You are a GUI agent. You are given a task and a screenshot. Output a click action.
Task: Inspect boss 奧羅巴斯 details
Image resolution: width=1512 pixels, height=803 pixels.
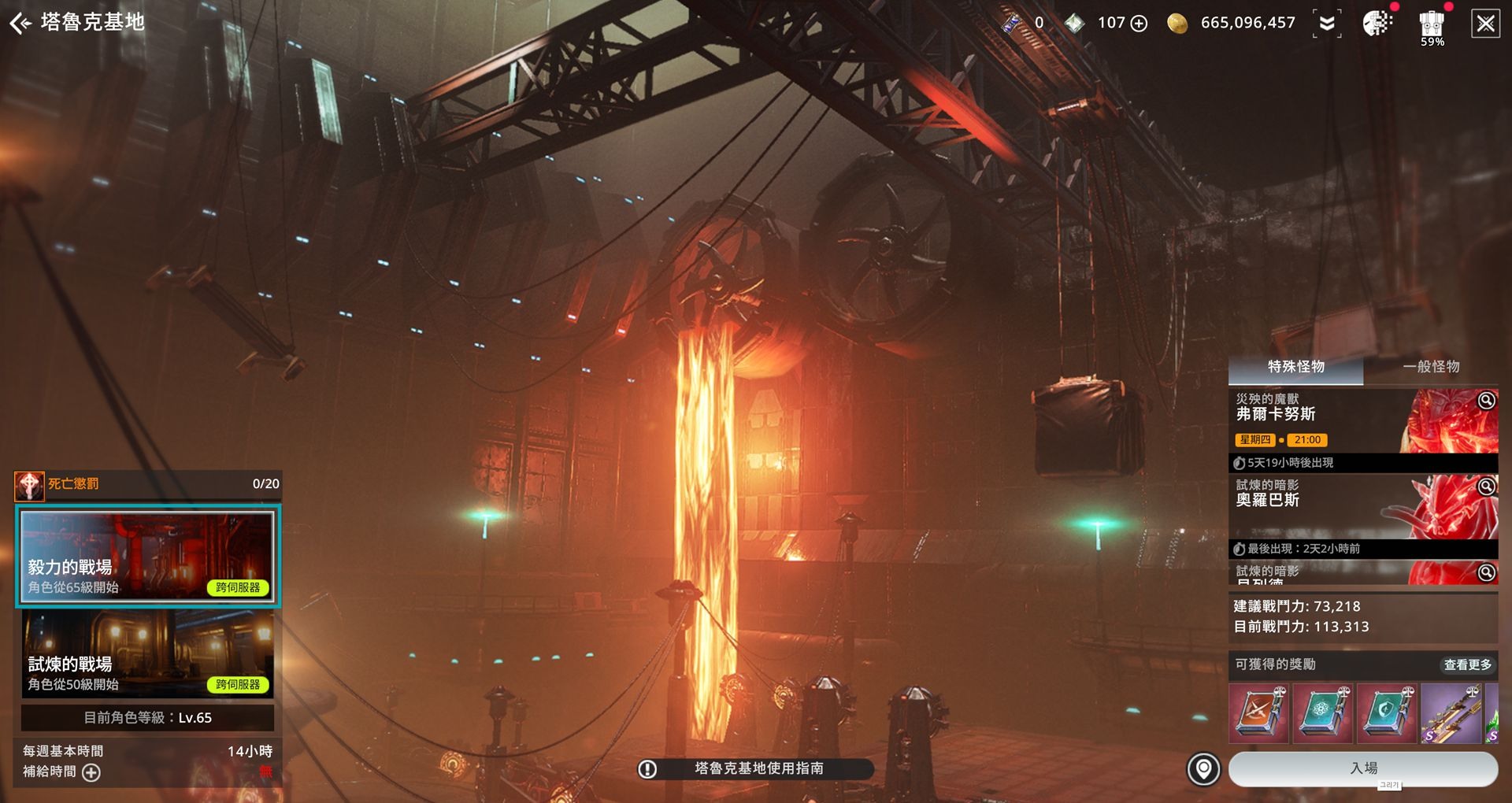click(1486, 487)
